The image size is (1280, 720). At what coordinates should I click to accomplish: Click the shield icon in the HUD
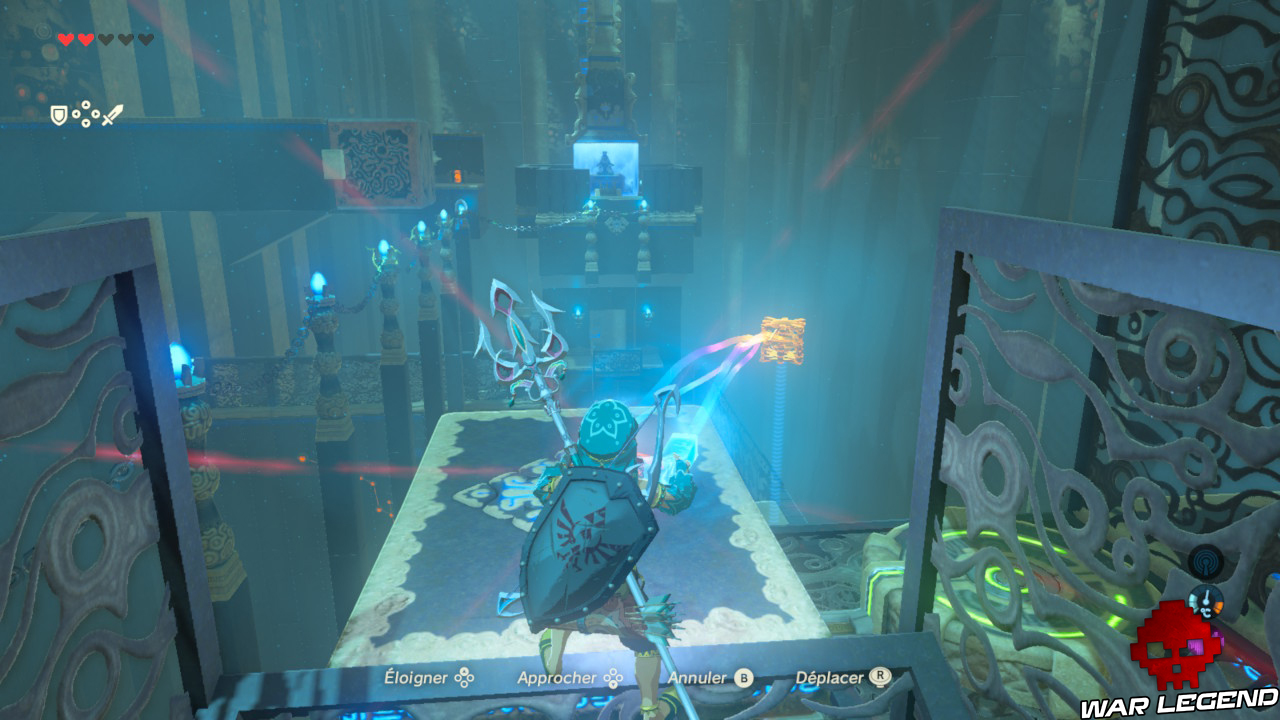pyautogui.click(x=59, y=114)
